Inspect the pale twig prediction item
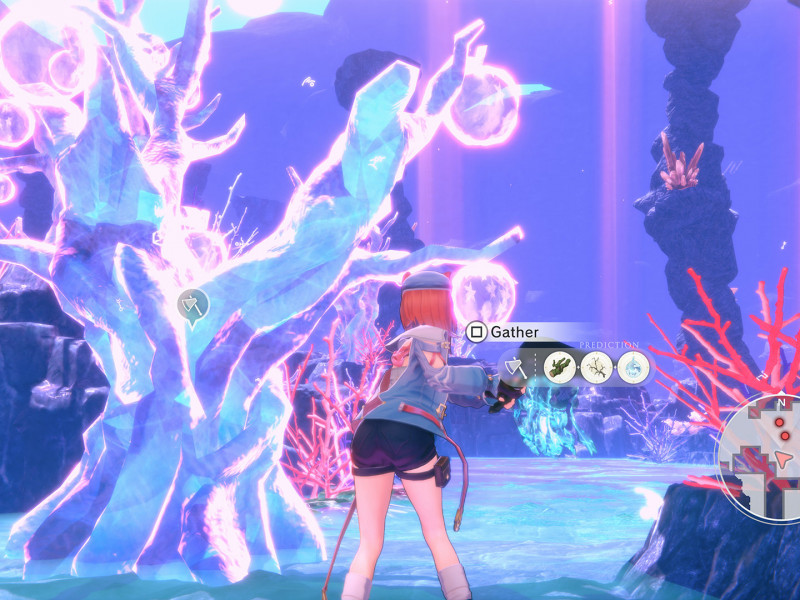800x600 pixels. [x=596, y=367]
